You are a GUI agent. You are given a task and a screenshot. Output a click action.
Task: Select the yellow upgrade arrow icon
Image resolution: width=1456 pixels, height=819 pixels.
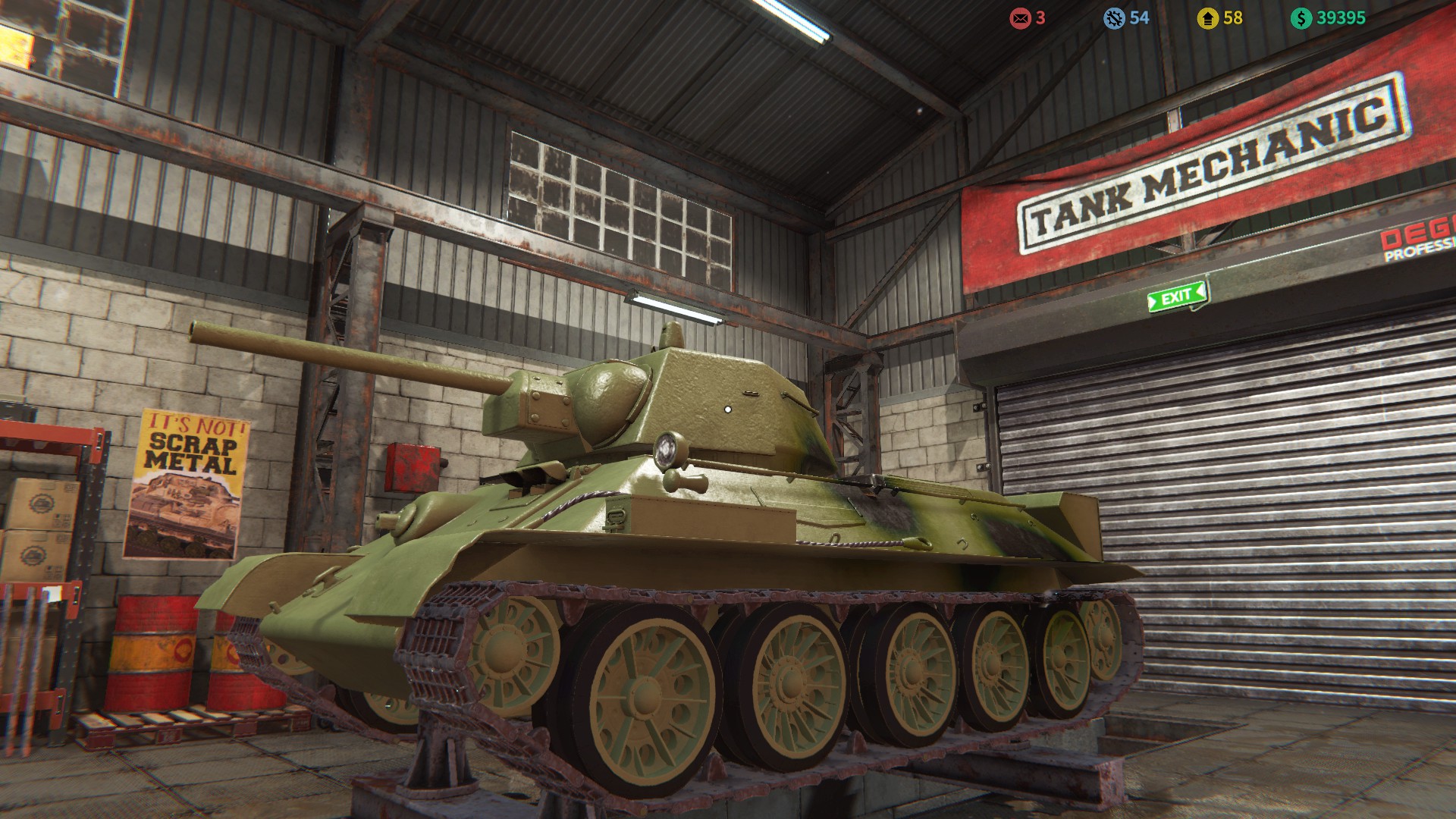click(1207, 18)
